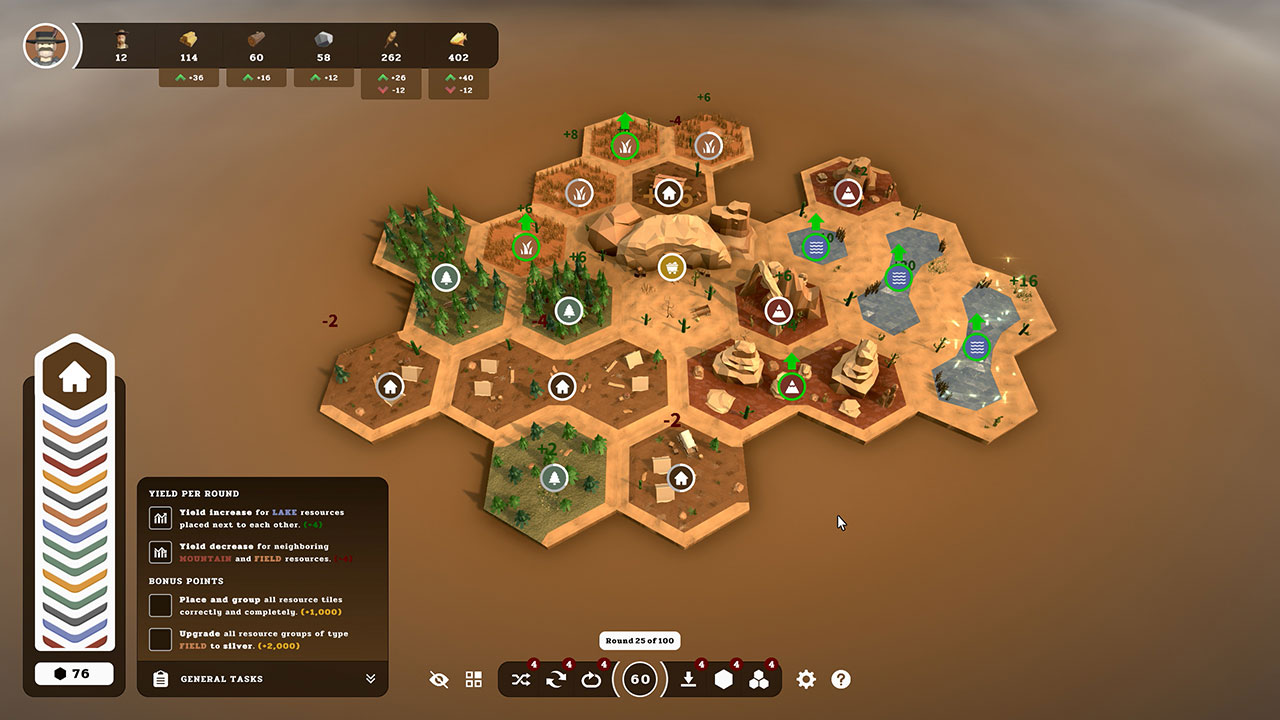1280x720 pixels.
Task: Select the shuffle tiles icon
Action: pyautogui.click(x=520, y=679)
